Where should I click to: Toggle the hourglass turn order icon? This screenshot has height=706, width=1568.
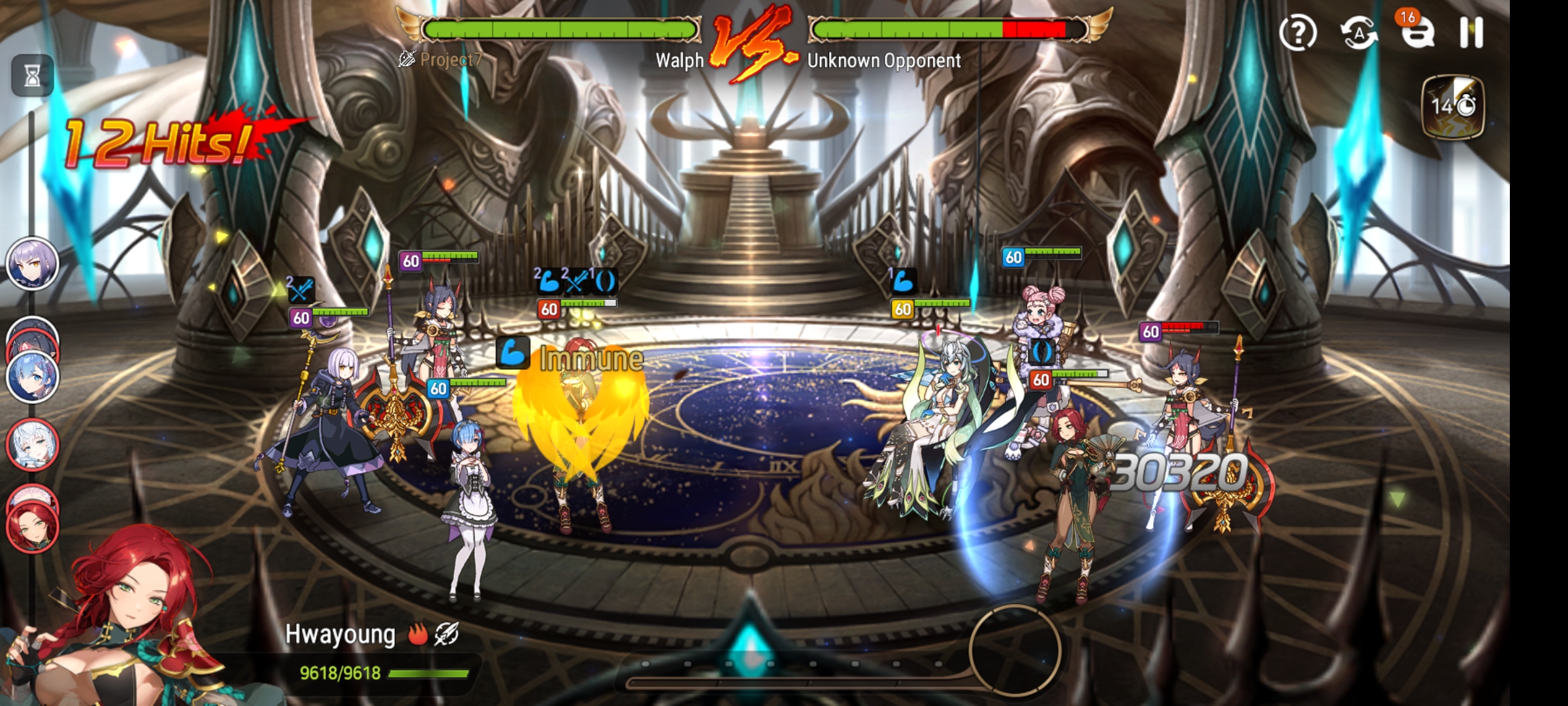32,75
